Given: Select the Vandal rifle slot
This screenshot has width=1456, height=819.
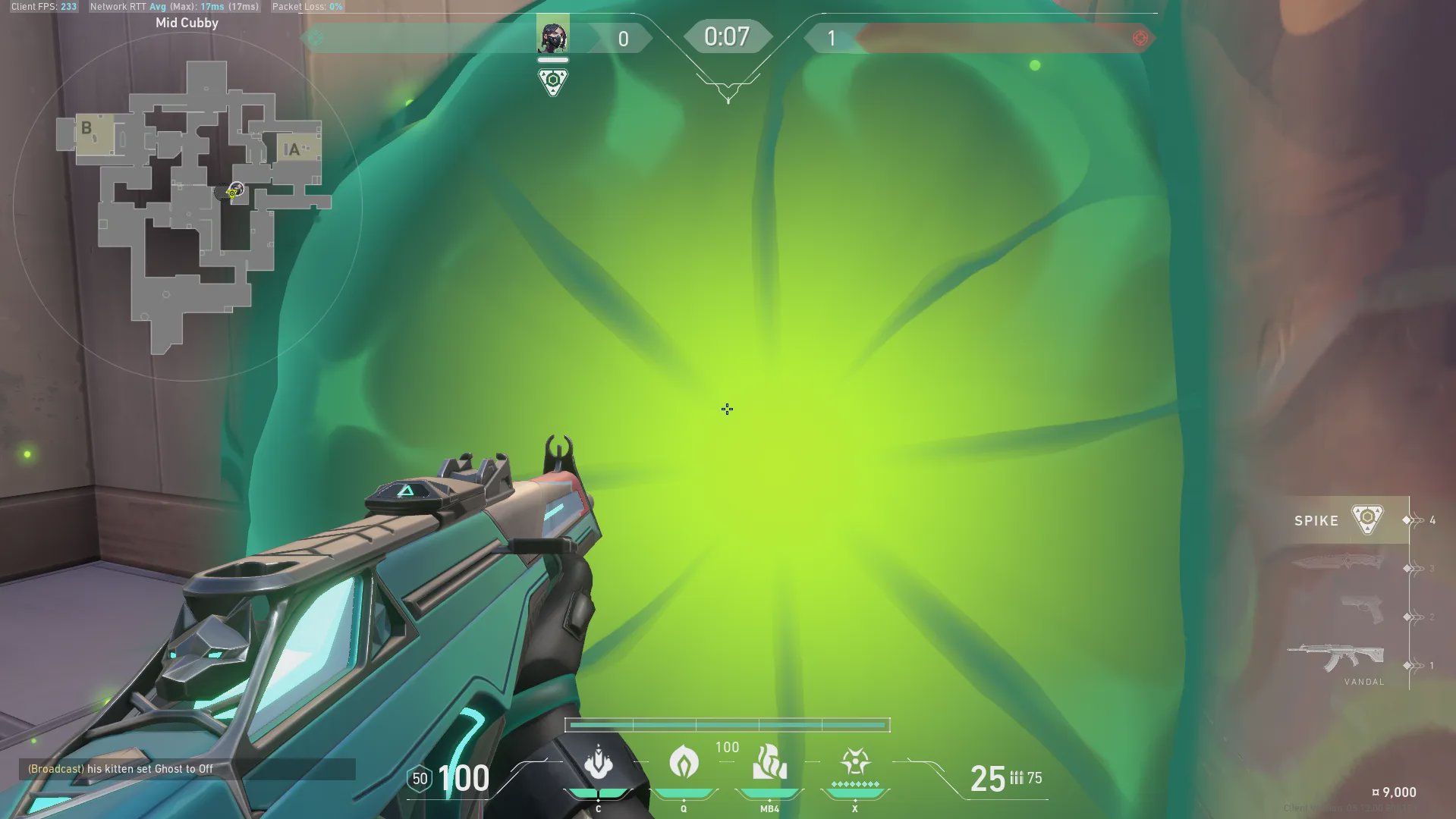Looking at the screenshot, I should click(x=1337, y=658).
